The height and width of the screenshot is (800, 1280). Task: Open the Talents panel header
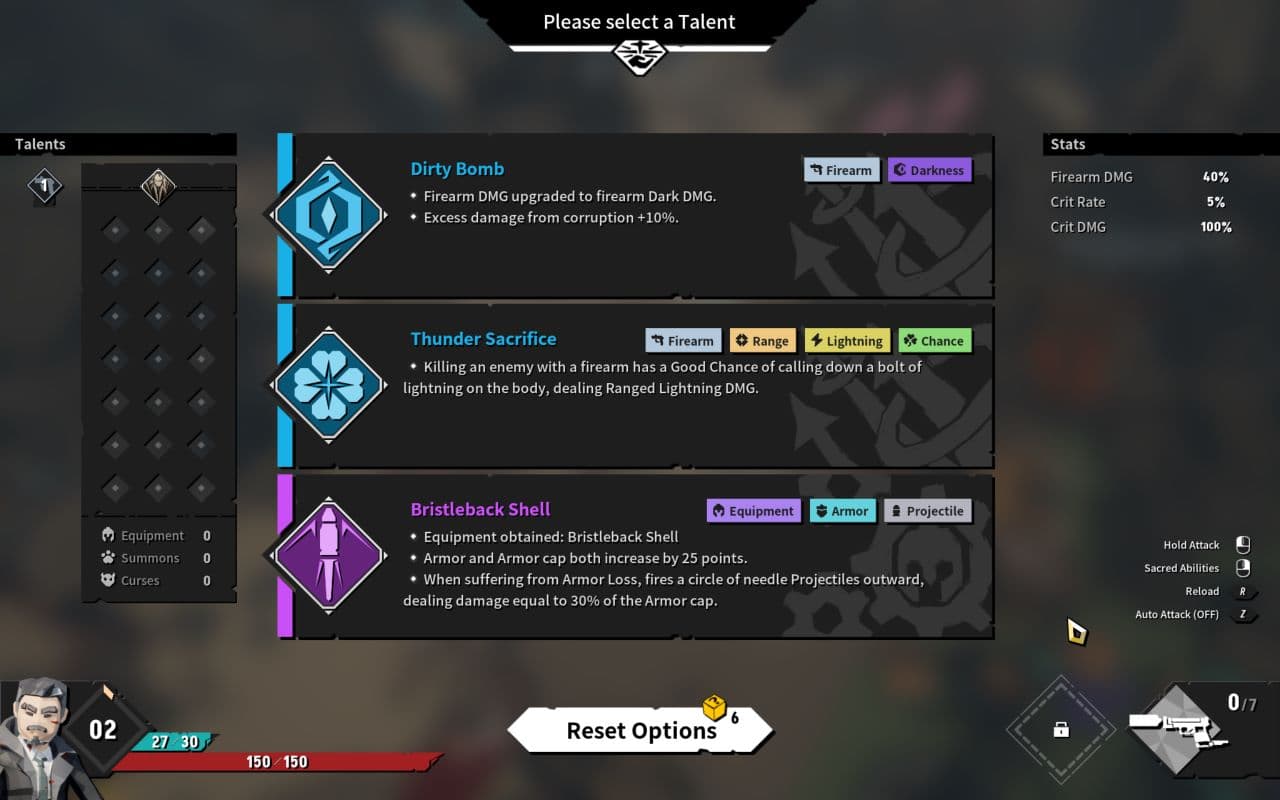click(40, 144)
